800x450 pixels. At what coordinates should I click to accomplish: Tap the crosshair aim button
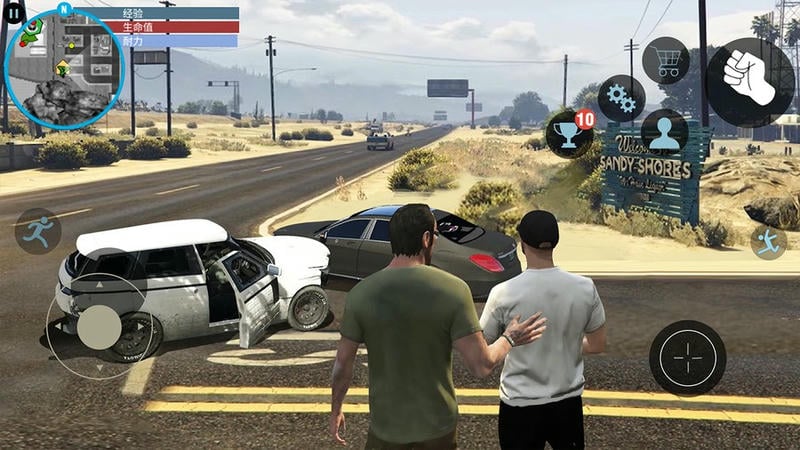coord(687,357)
